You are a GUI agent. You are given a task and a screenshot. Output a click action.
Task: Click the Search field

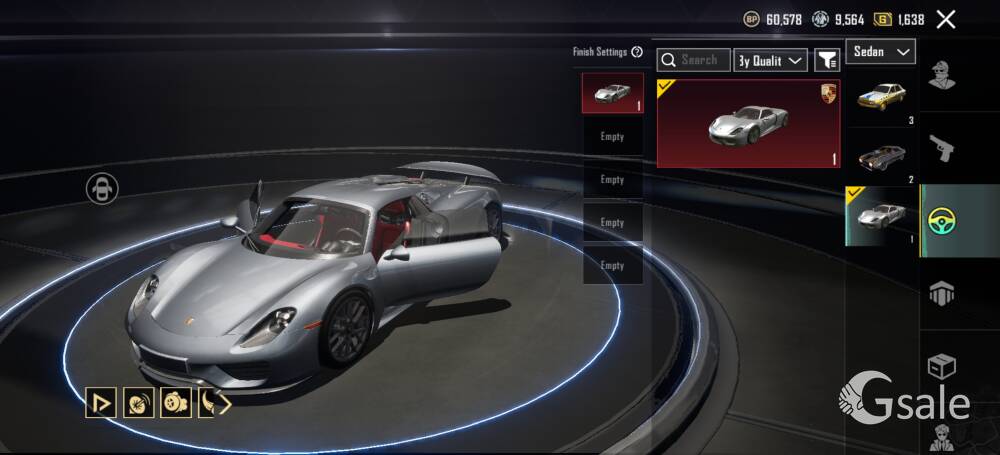pyautogui.click(x=694, y=60)
